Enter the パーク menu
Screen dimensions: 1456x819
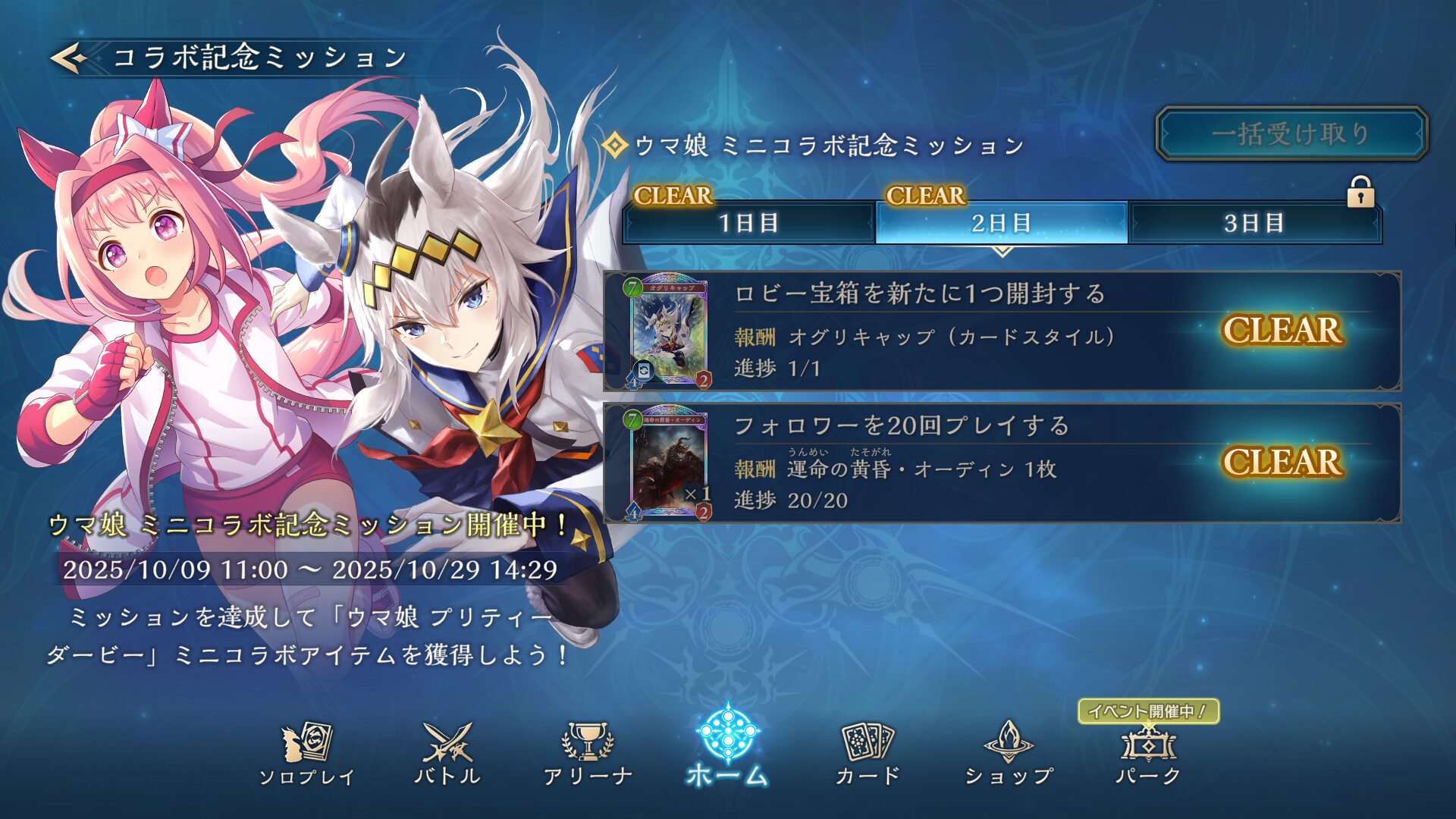pos(1148,752)
